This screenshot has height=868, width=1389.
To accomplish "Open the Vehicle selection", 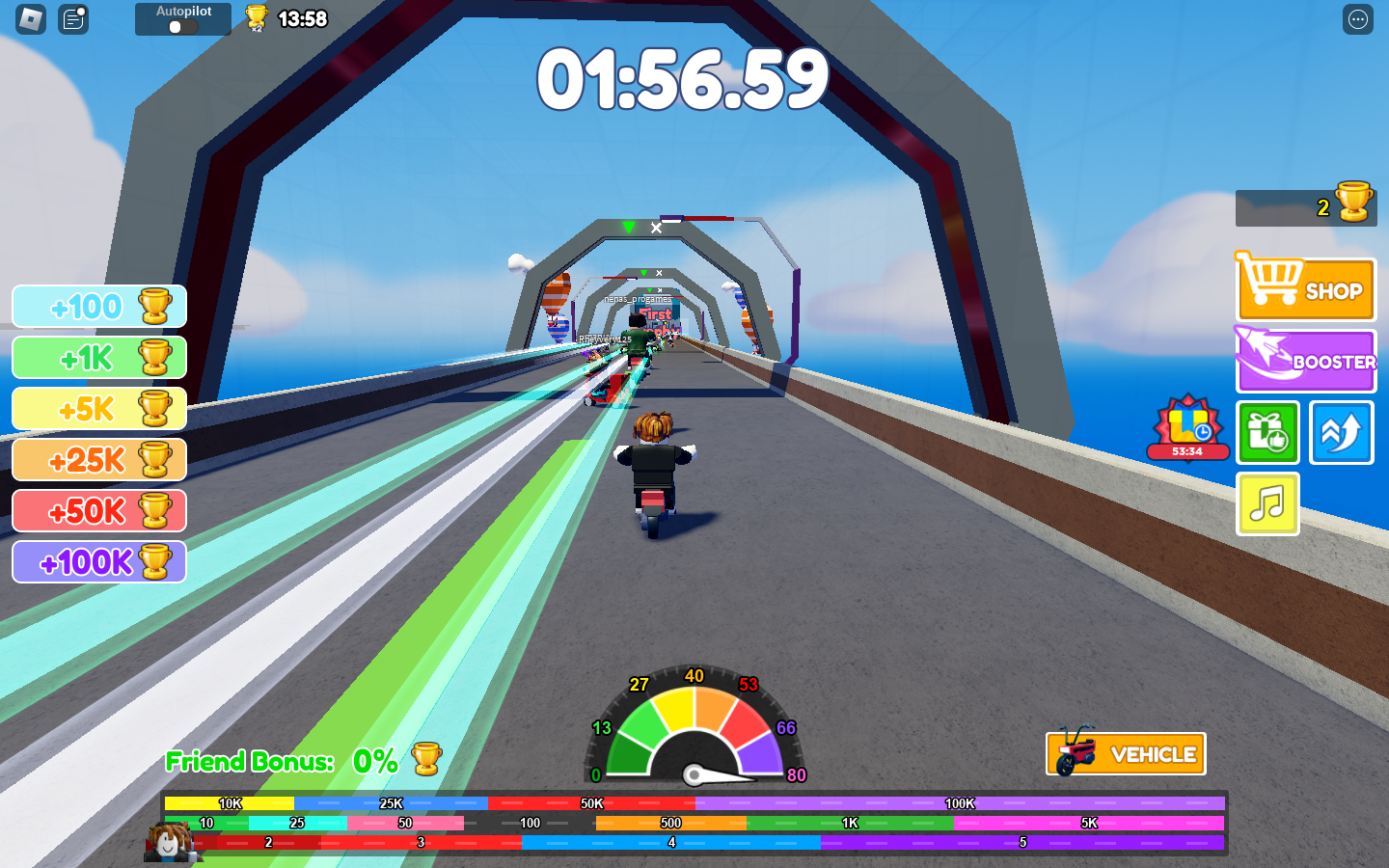I will point(1126,753).
